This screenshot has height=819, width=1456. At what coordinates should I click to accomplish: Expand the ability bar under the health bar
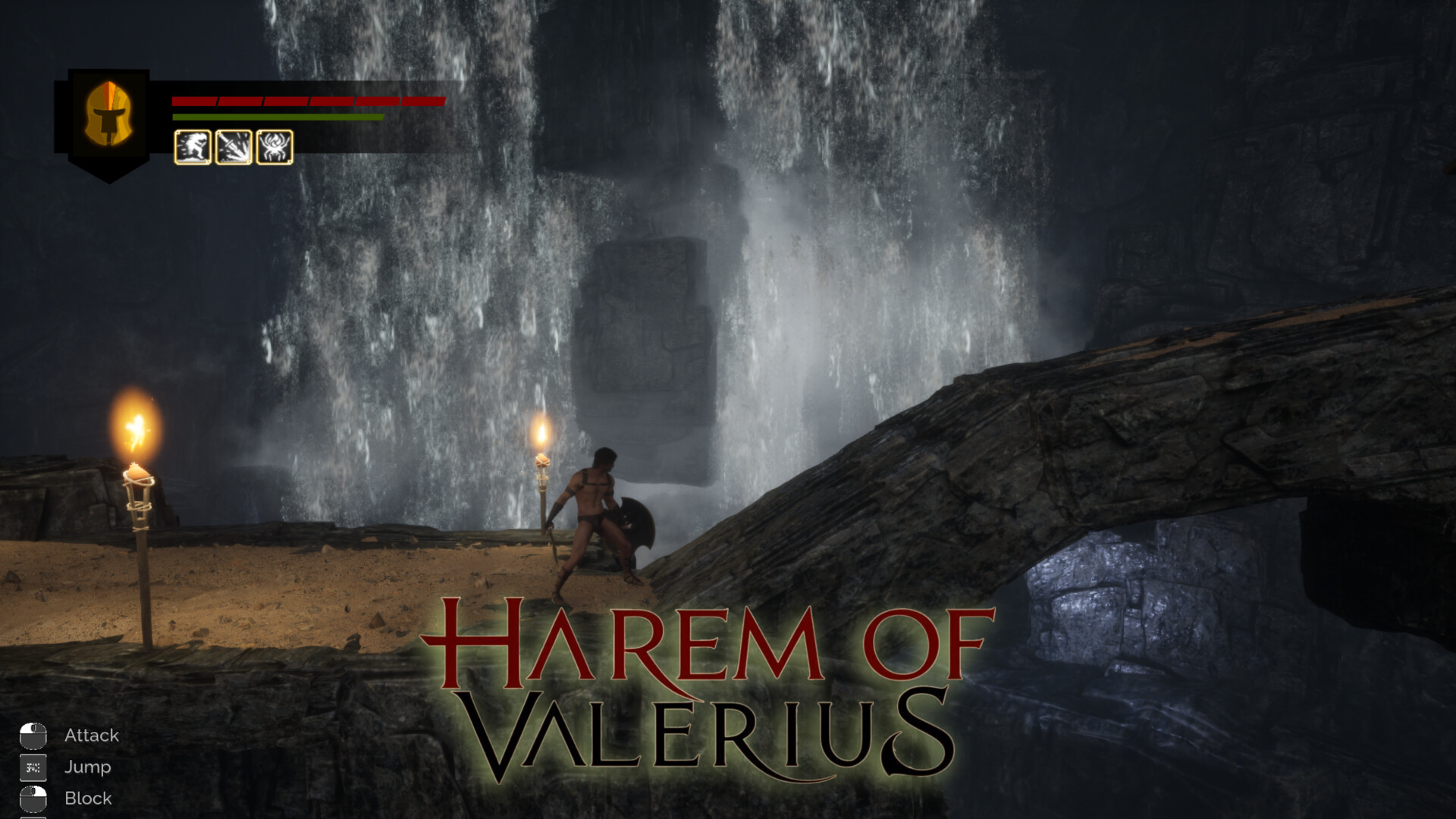[x=234, y=146]
